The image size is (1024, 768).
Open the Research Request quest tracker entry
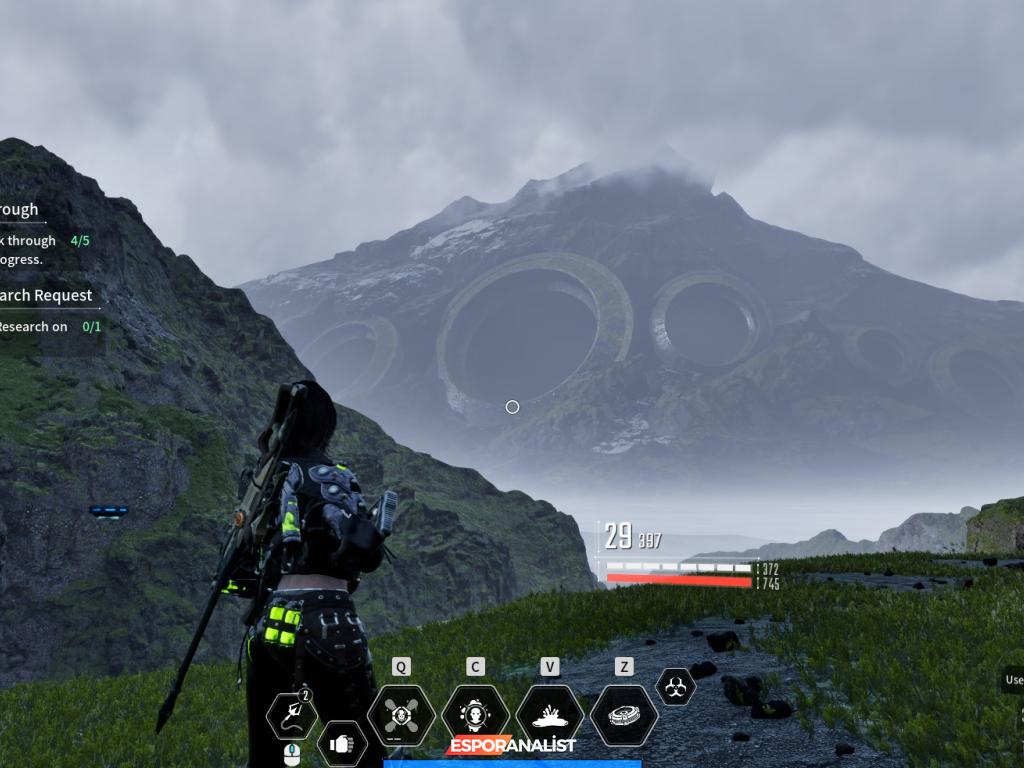coord(46,296)
